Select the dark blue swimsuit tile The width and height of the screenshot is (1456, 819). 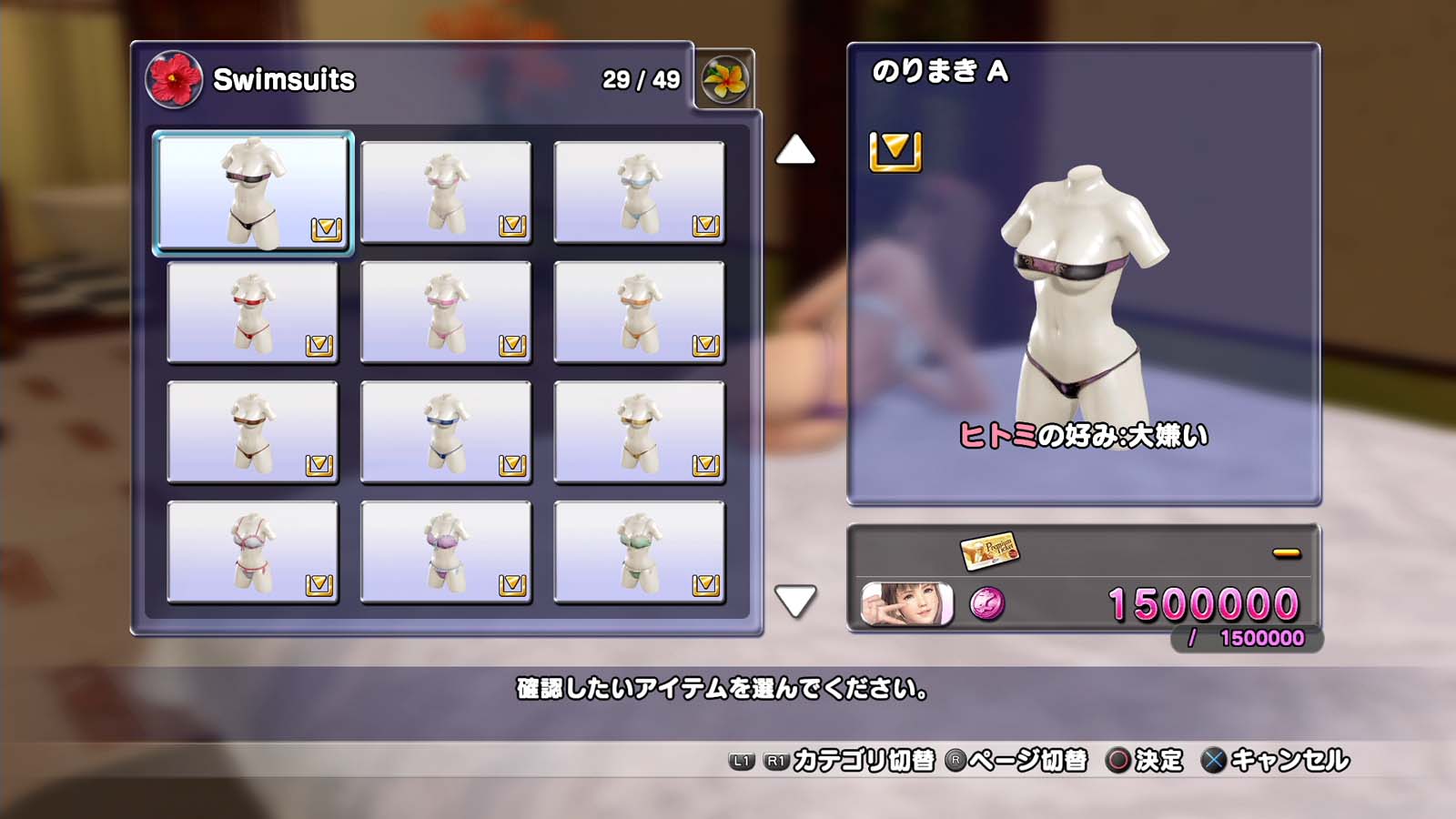pyautogui.click(x=446, y=432)
